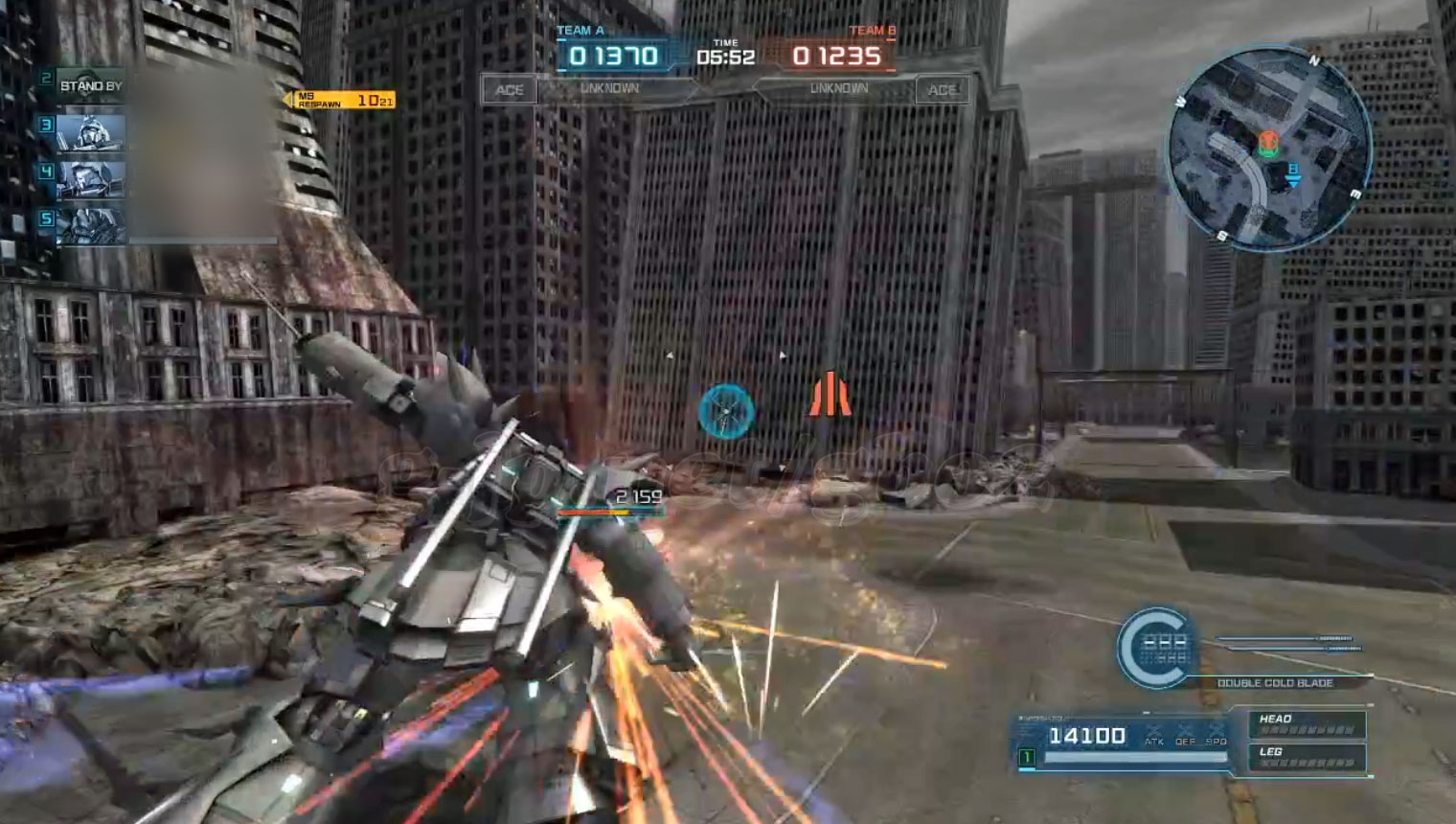Select the Double Cold Blade weapon label
The width and height of the screenshot is (1456, 824).
1274,683
